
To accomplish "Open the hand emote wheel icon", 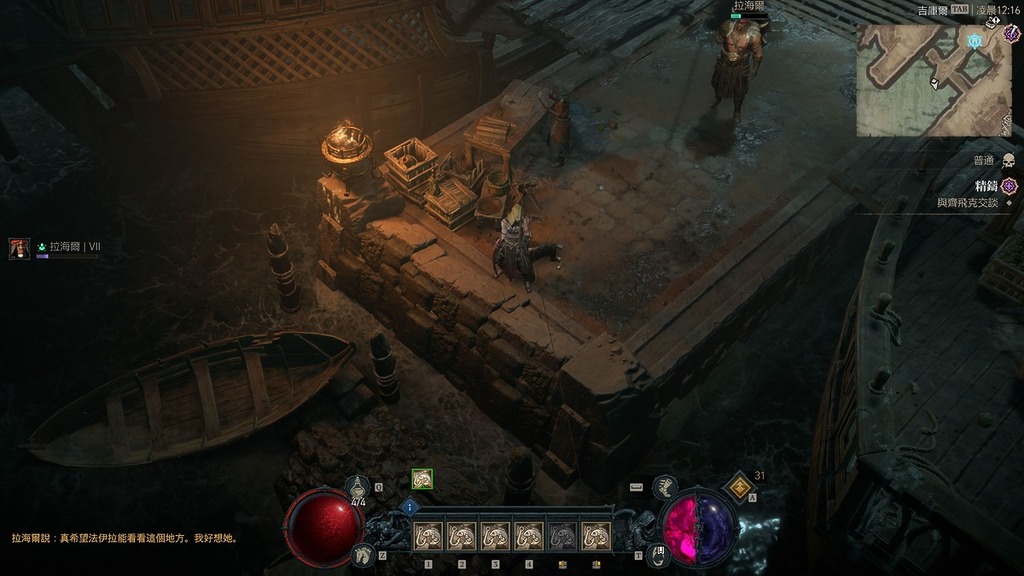I will 656,552.
